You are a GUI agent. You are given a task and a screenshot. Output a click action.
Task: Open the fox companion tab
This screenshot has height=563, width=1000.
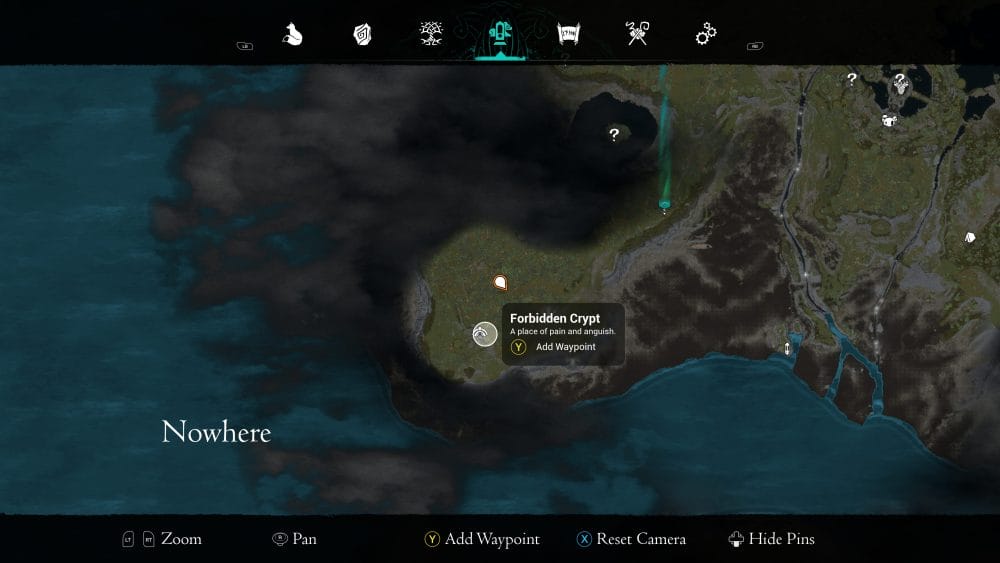coord(292,36)
